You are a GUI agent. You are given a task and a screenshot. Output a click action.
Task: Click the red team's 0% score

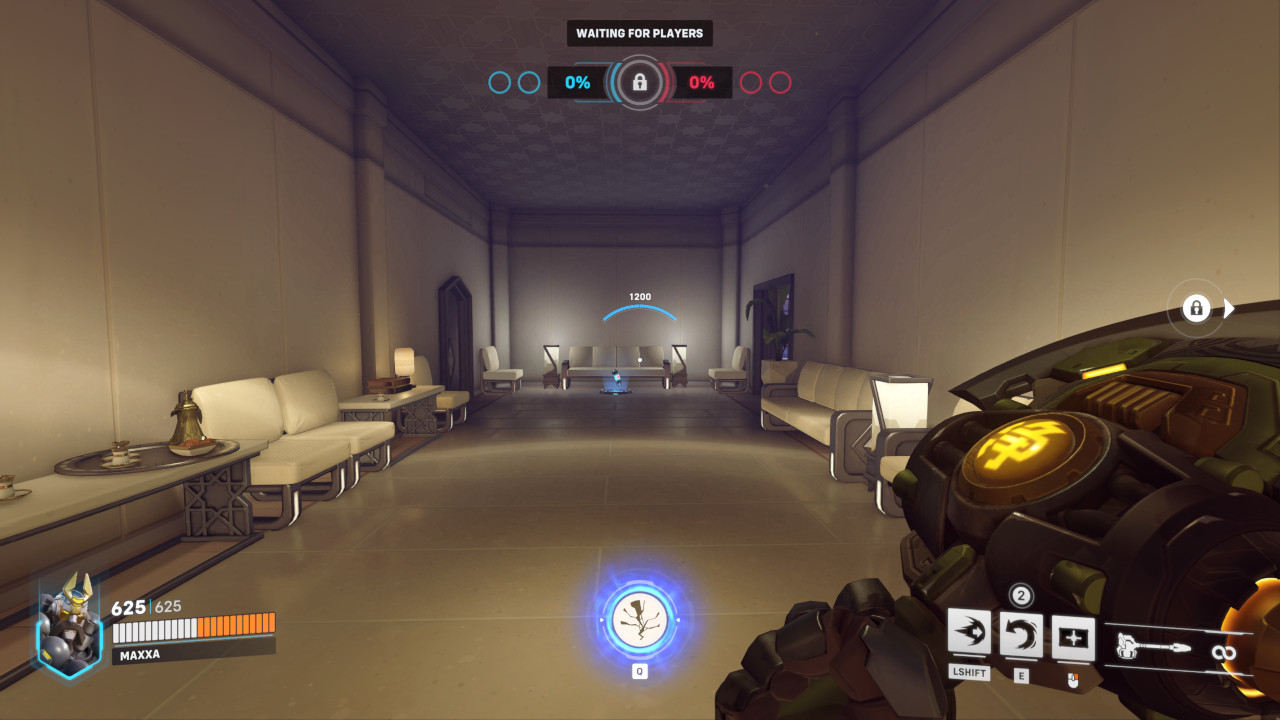[704, 83]
